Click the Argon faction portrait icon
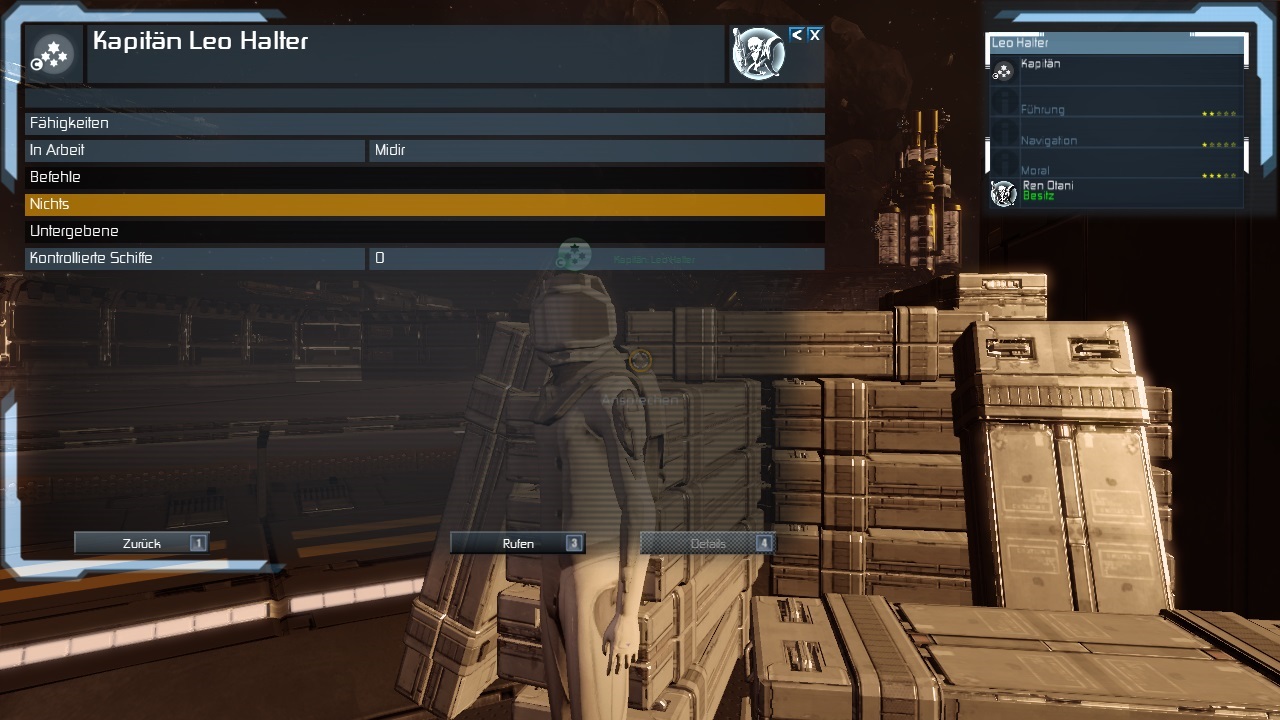Screen dimensions: 1280x720 coord(758,54)
